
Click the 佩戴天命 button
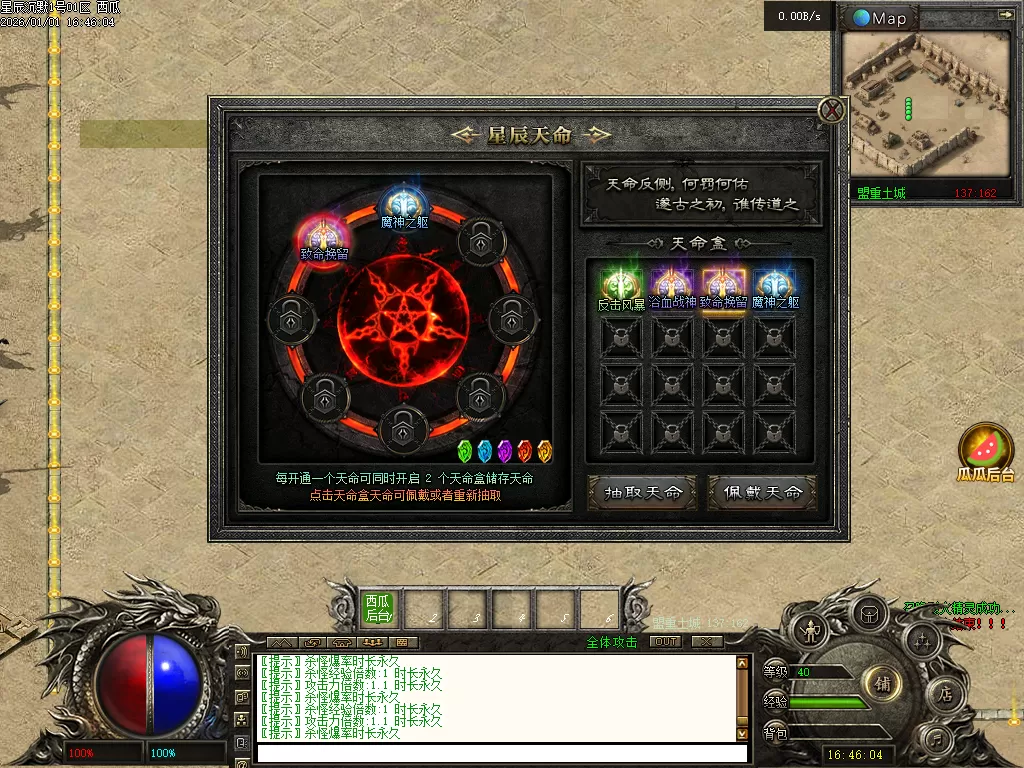pos(763,492)
